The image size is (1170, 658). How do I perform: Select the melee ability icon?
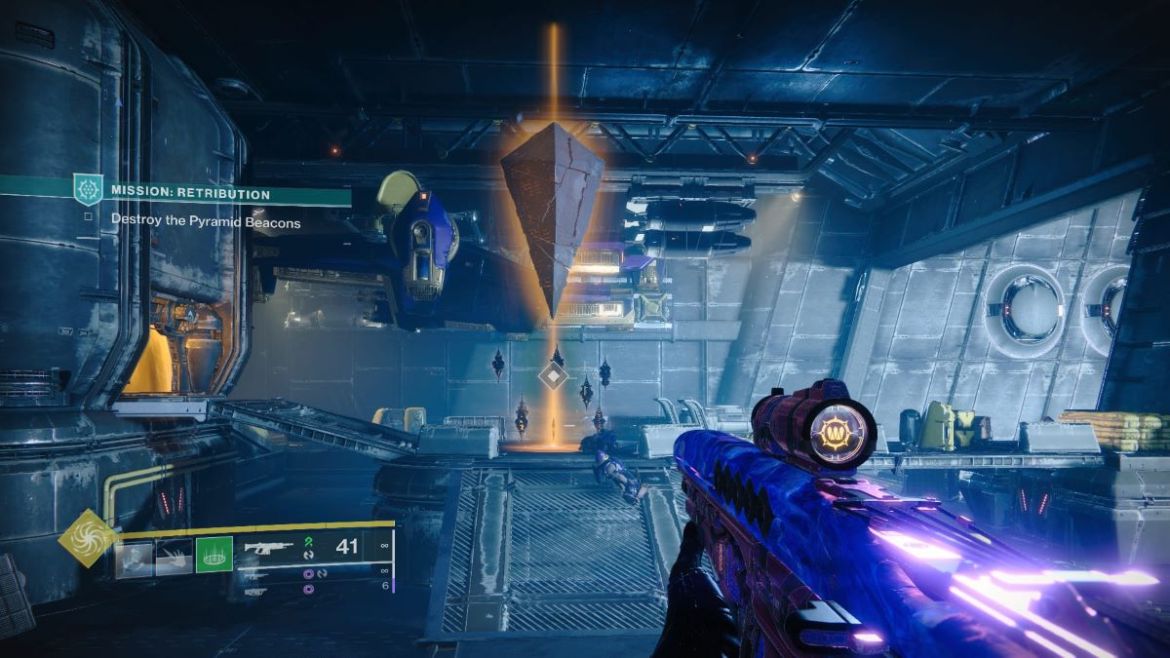click(x=174, y=556)
